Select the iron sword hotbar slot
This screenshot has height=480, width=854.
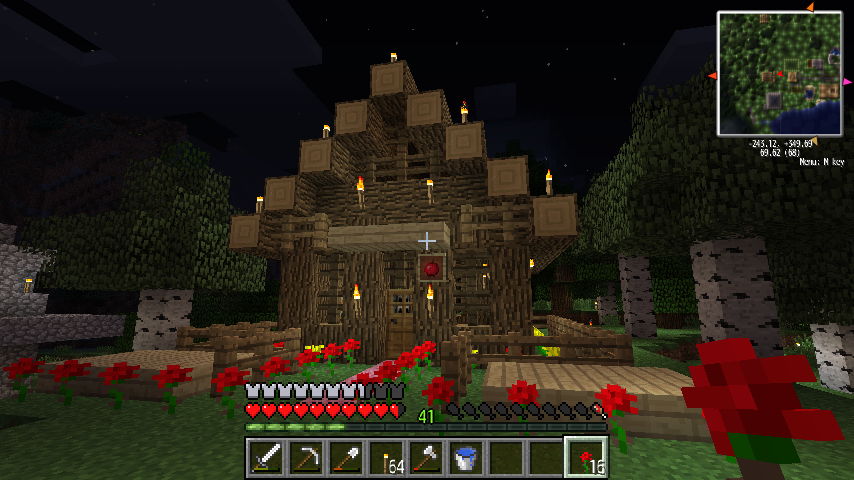pyautogui.click(x=265, y=457)
